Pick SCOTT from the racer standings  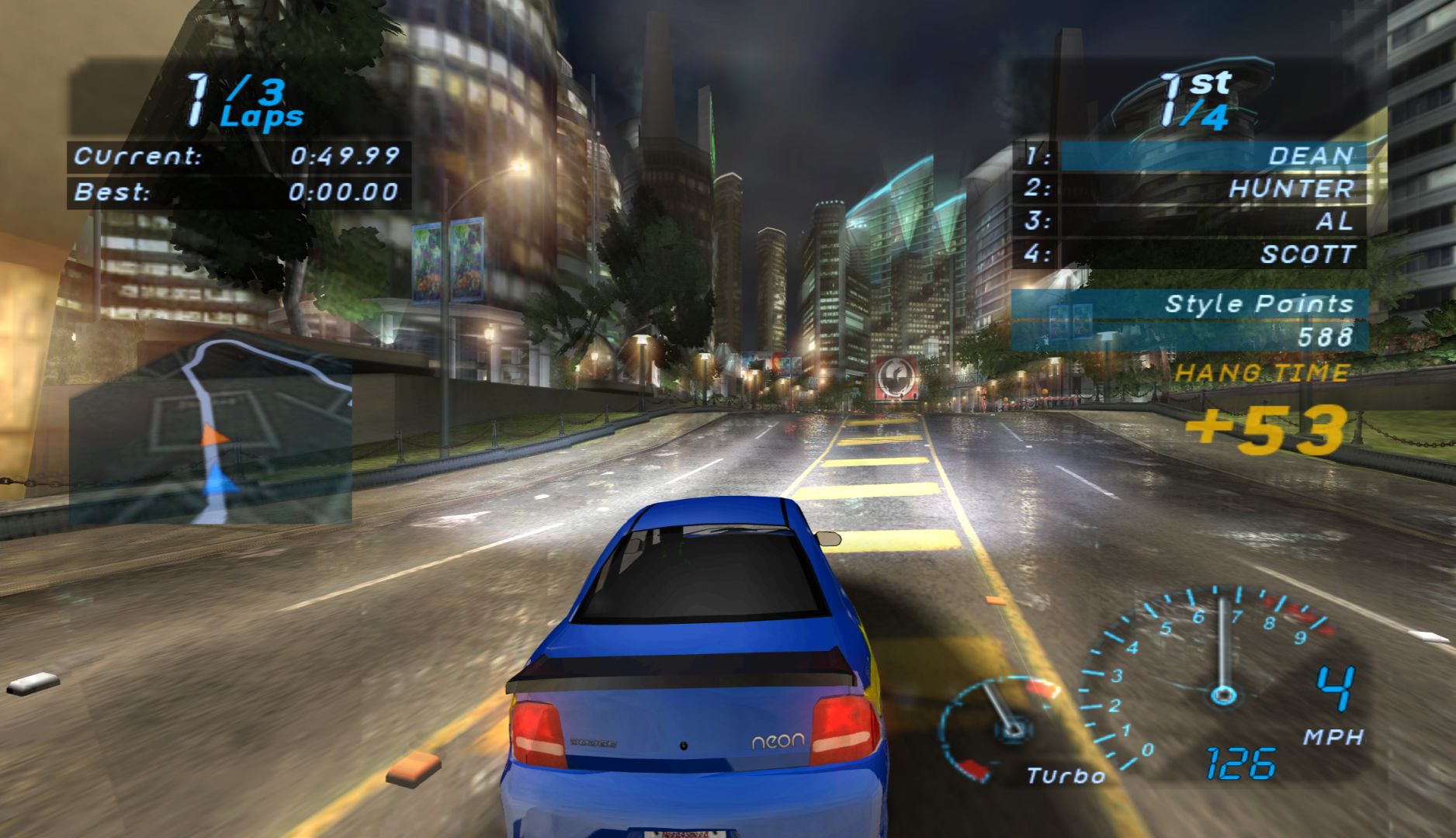(1212, 254)
